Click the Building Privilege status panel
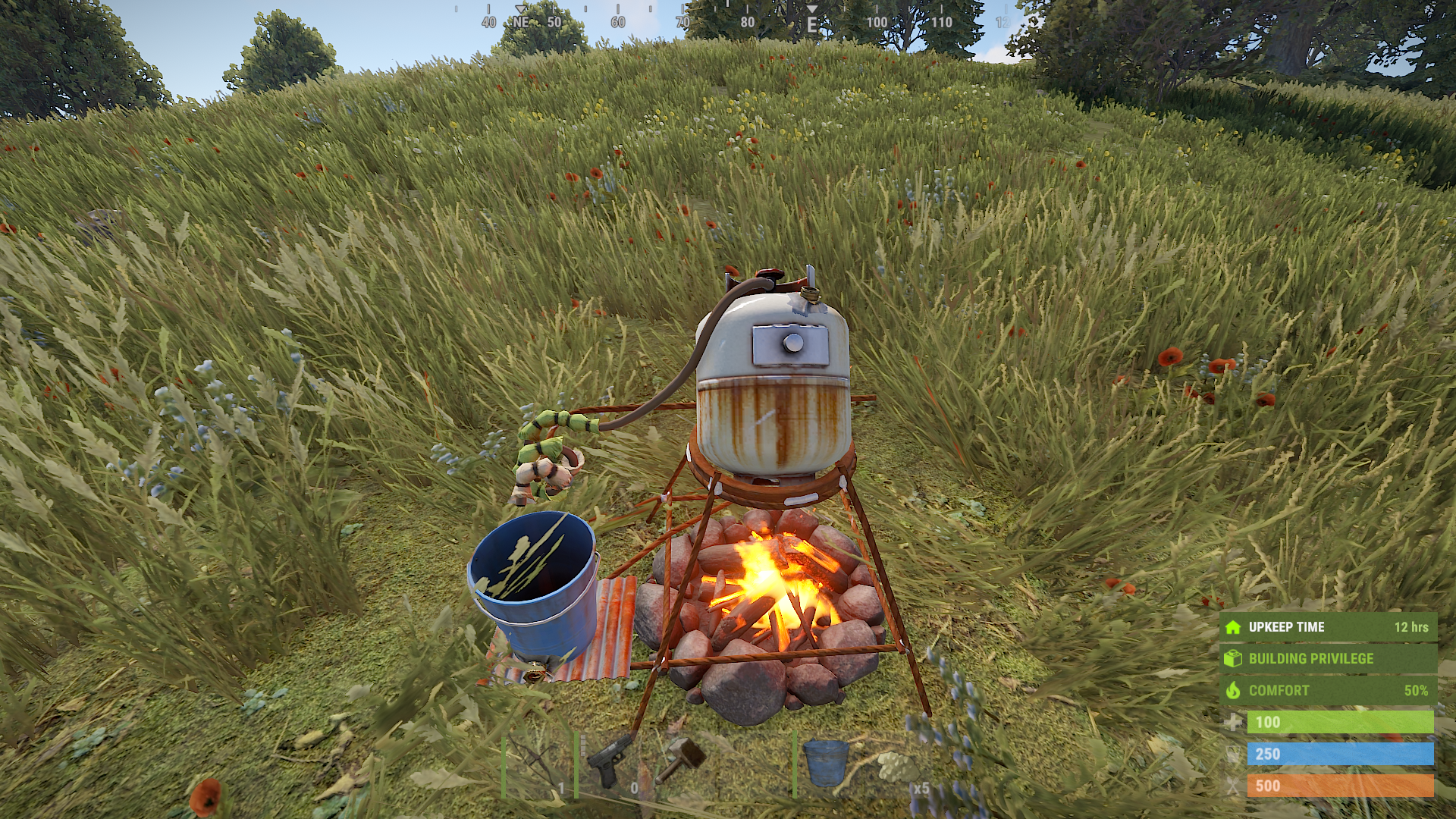 (x=1327, y=658)
